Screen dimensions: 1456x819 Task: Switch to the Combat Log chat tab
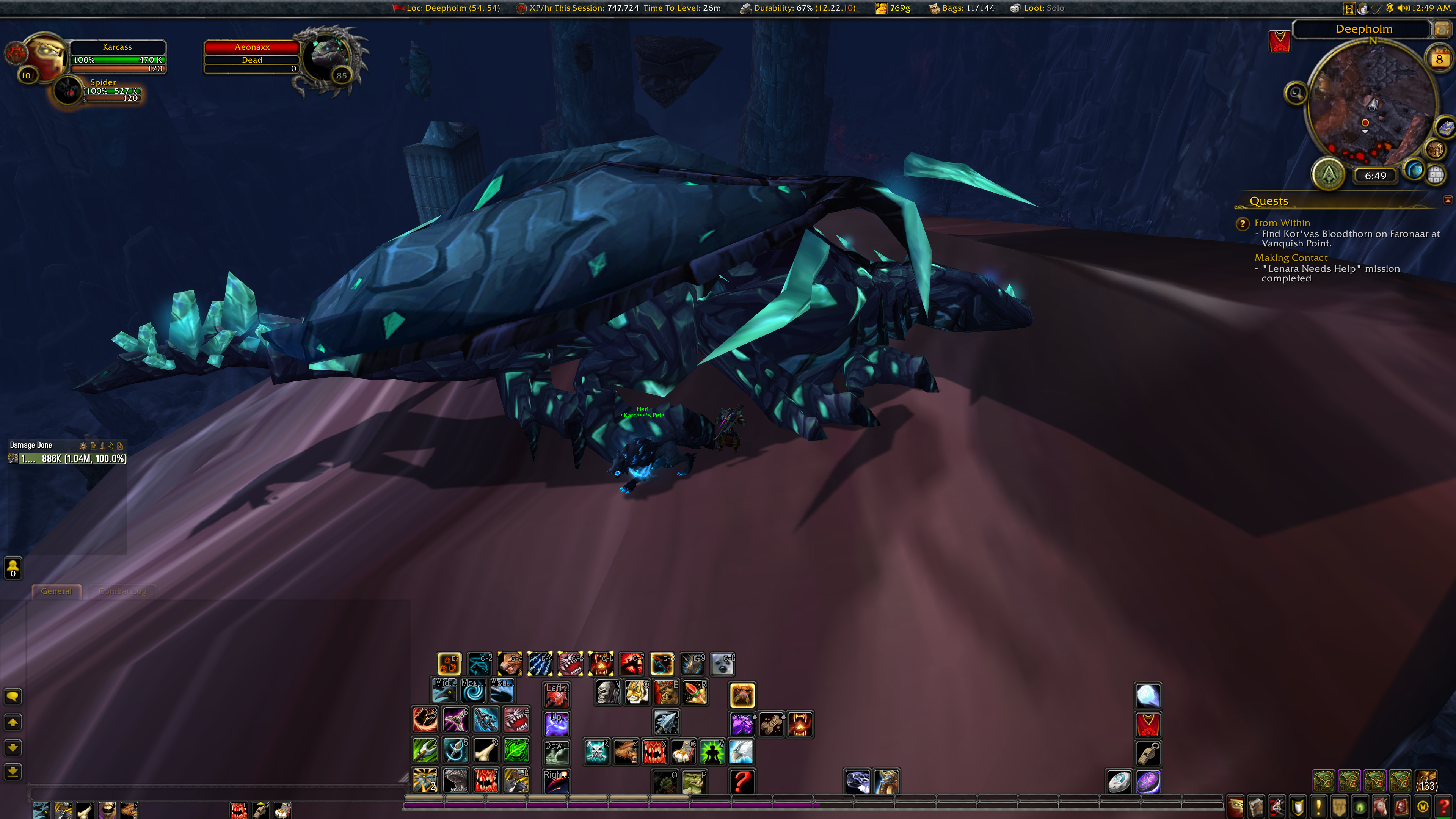pos(122,591)
